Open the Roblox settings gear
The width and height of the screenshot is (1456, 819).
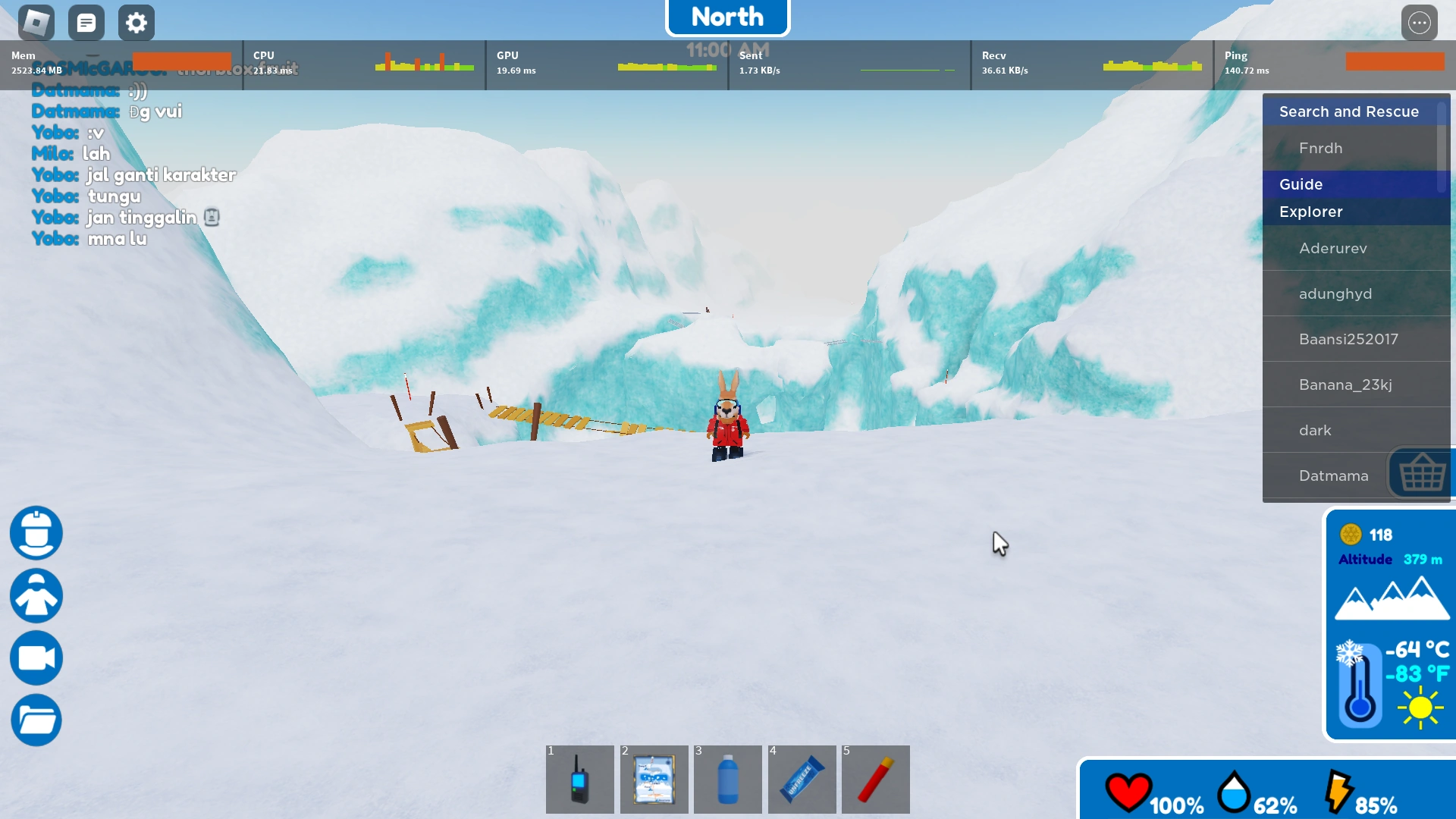[136, 22]
